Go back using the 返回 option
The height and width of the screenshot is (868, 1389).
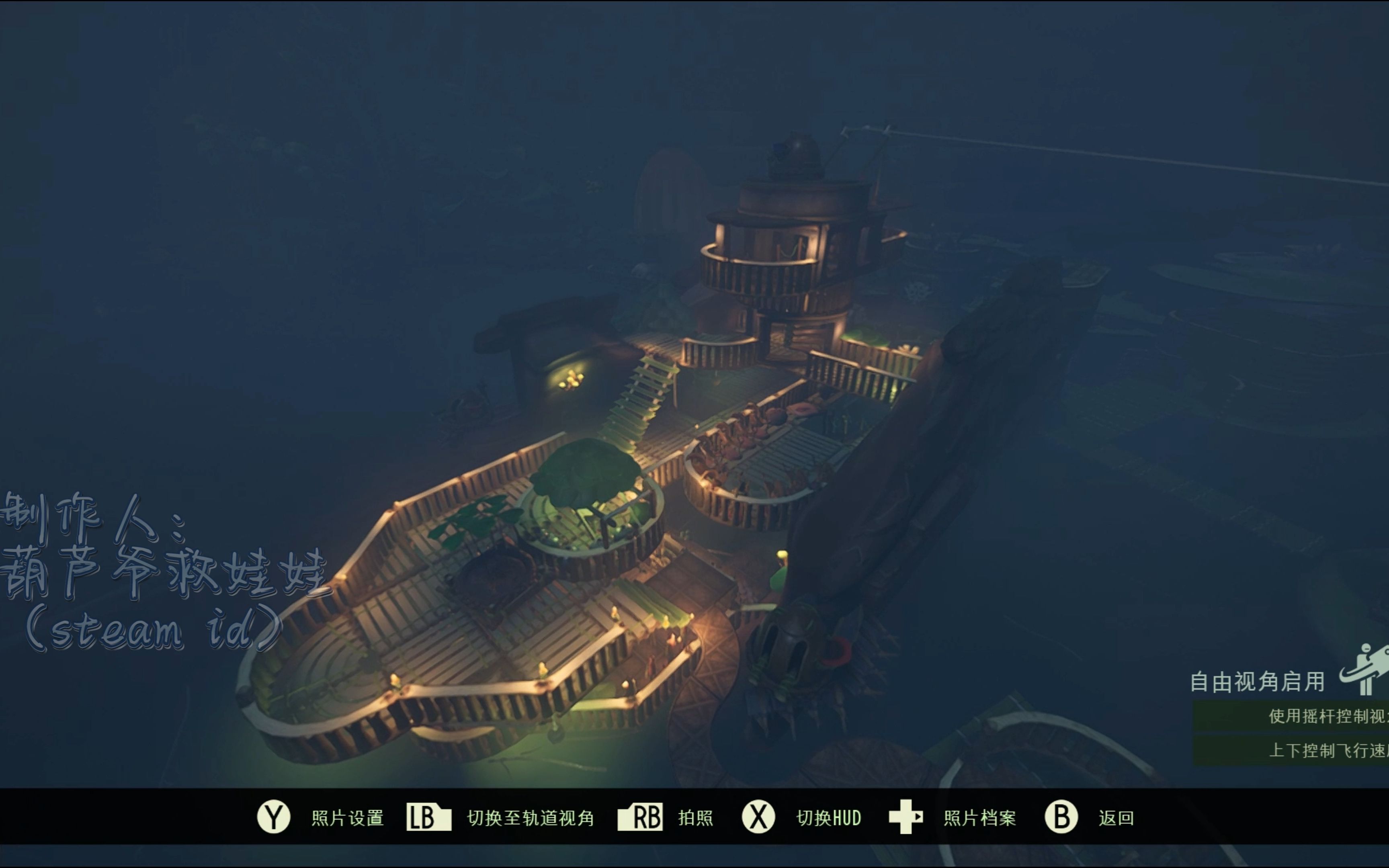point(1115,817)
